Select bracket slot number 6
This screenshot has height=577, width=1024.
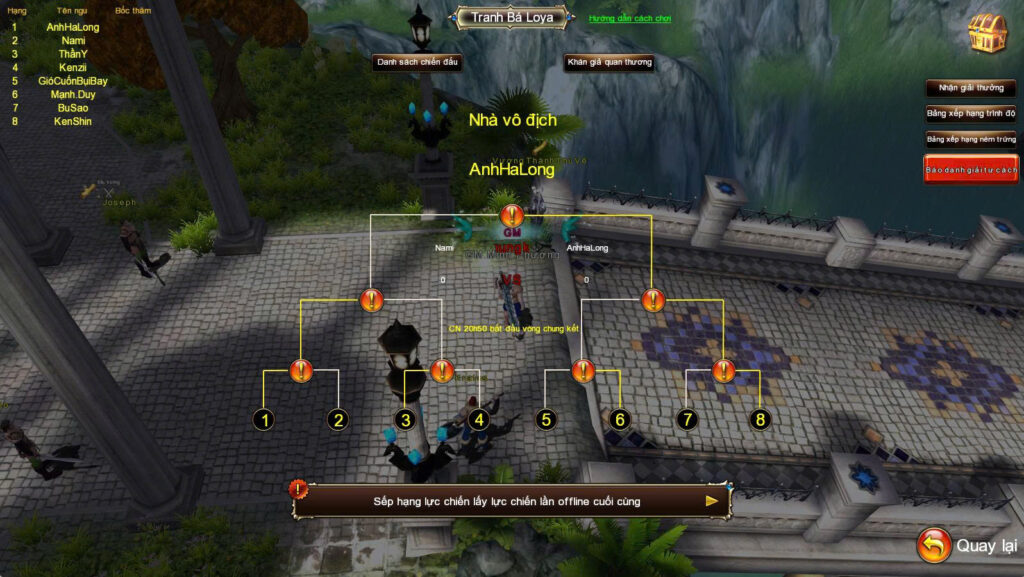pyautogui.click(x=619, y=420)
